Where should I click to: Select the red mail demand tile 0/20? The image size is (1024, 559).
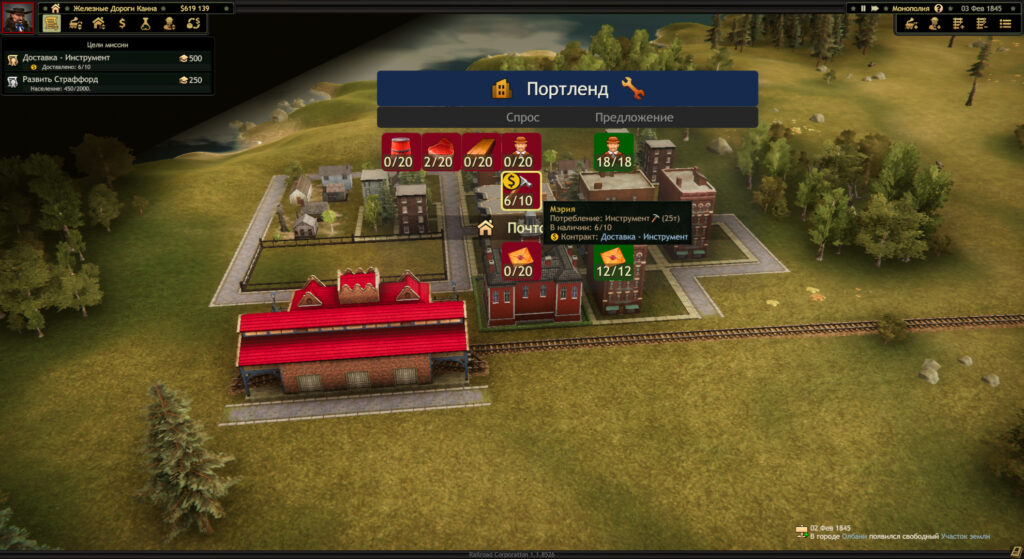pyautogui.click(x=520, y=260)
